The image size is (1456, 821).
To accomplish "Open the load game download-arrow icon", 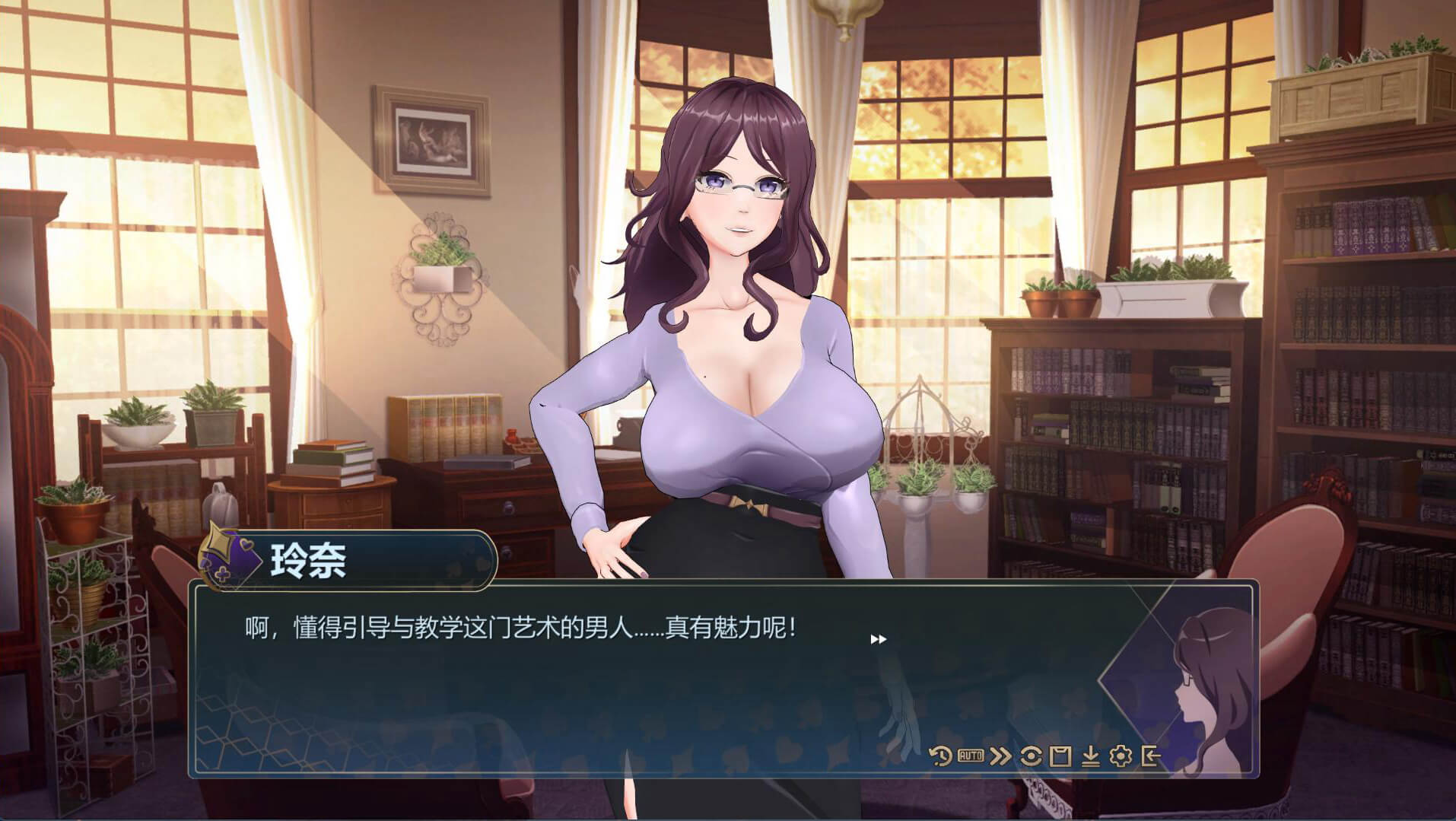I will point(1090,756).
